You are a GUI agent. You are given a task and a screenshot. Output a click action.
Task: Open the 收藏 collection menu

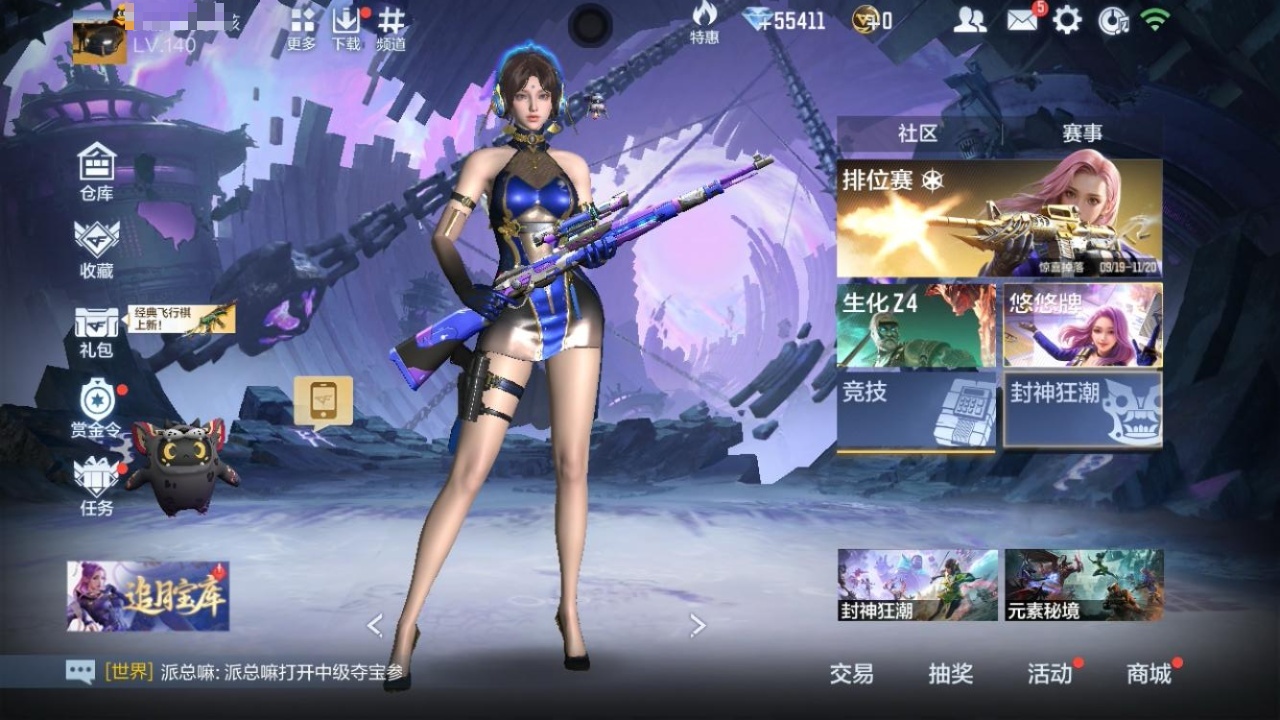(97, 248)
